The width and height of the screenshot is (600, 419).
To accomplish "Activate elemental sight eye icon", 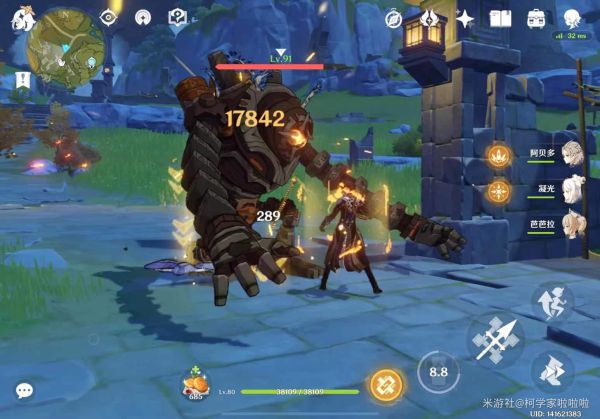I will (112, 17).
